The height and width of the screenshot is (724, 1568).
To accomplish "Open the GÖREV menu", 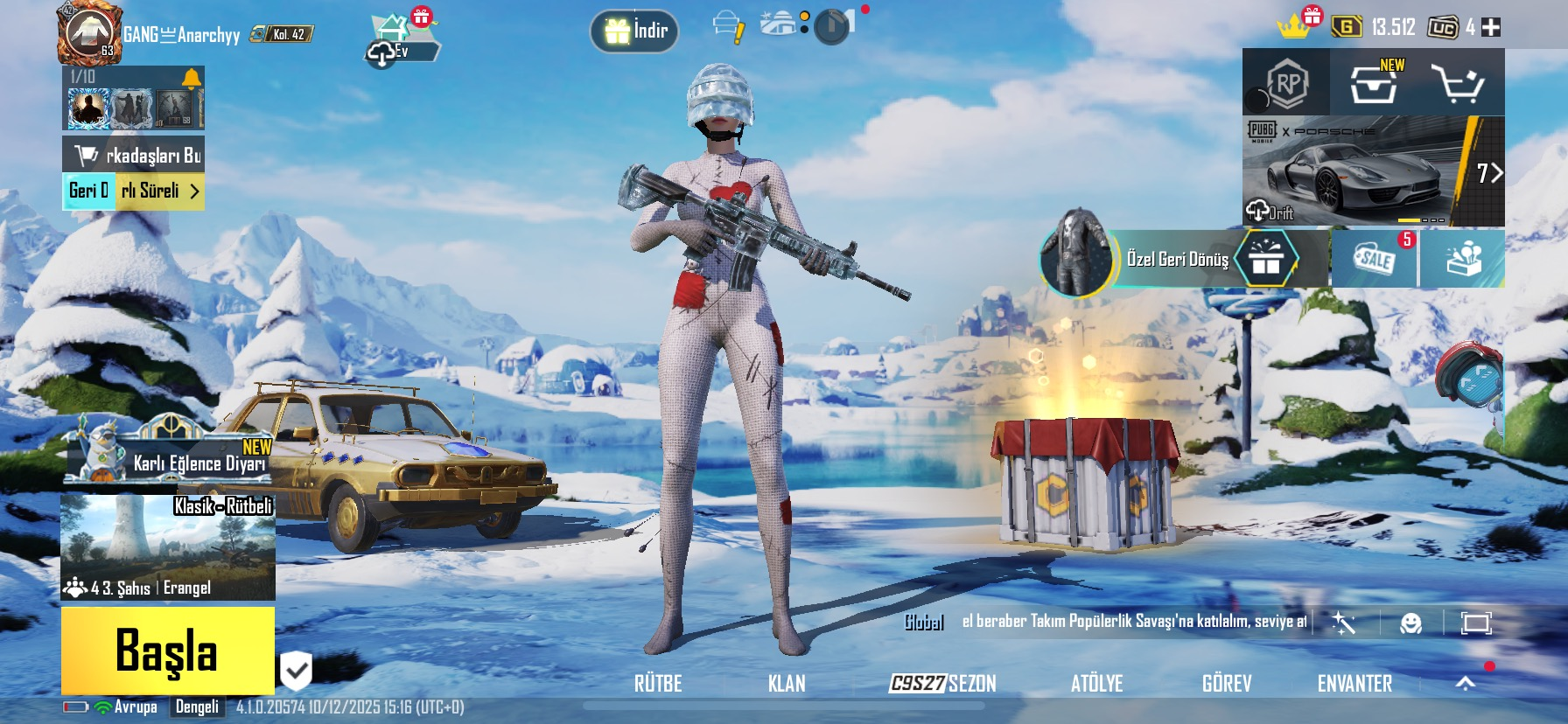I will [x=1227, y=684].
